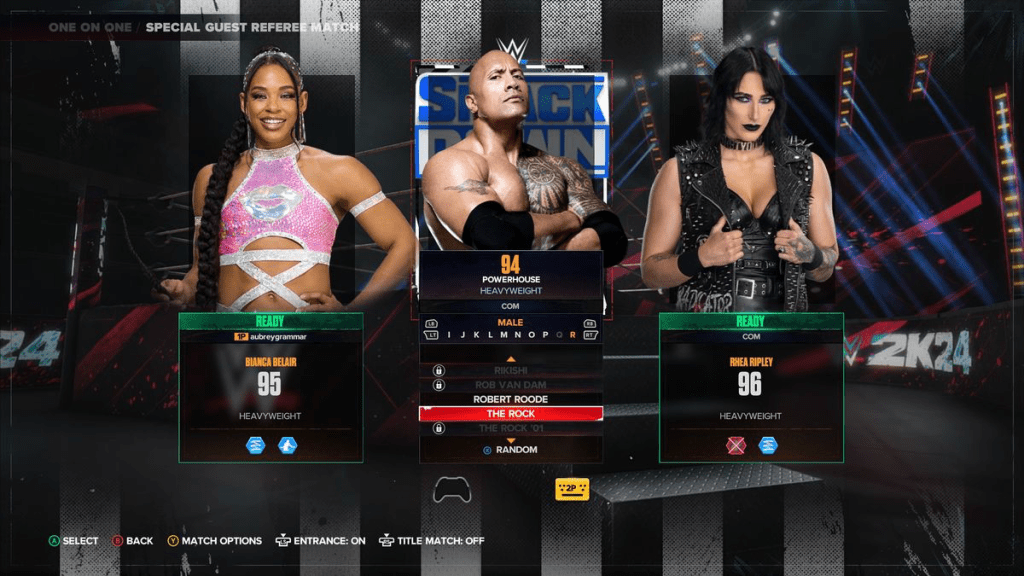Image resolution: width=1024 pixels, height=576 pixels.
Task: Open Bianca Belair's ready player card
Action: tap(269, 387)
